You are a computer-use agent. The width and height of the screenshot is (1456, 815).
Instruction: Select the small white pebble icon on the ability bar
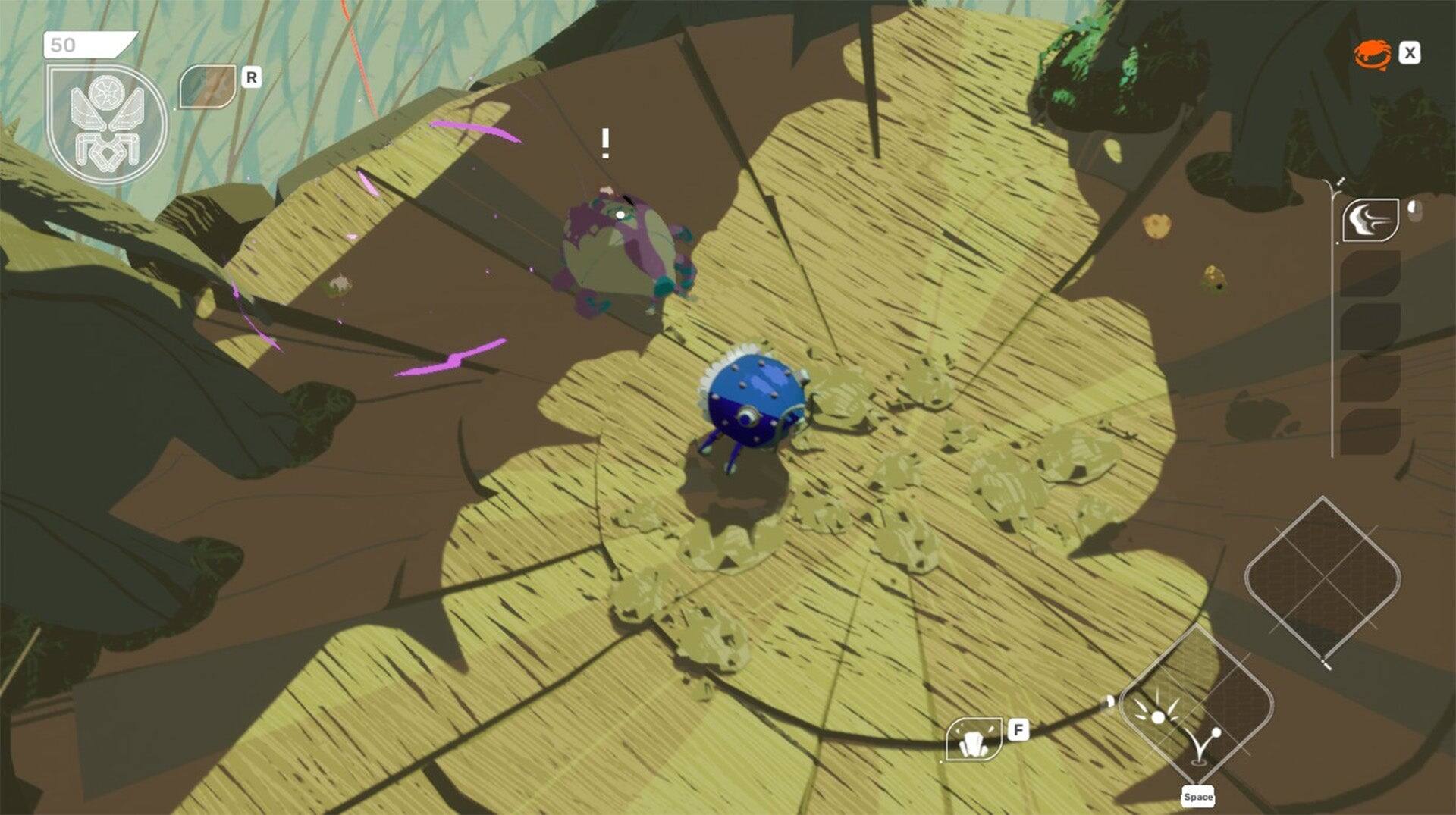pos(1415,211)
